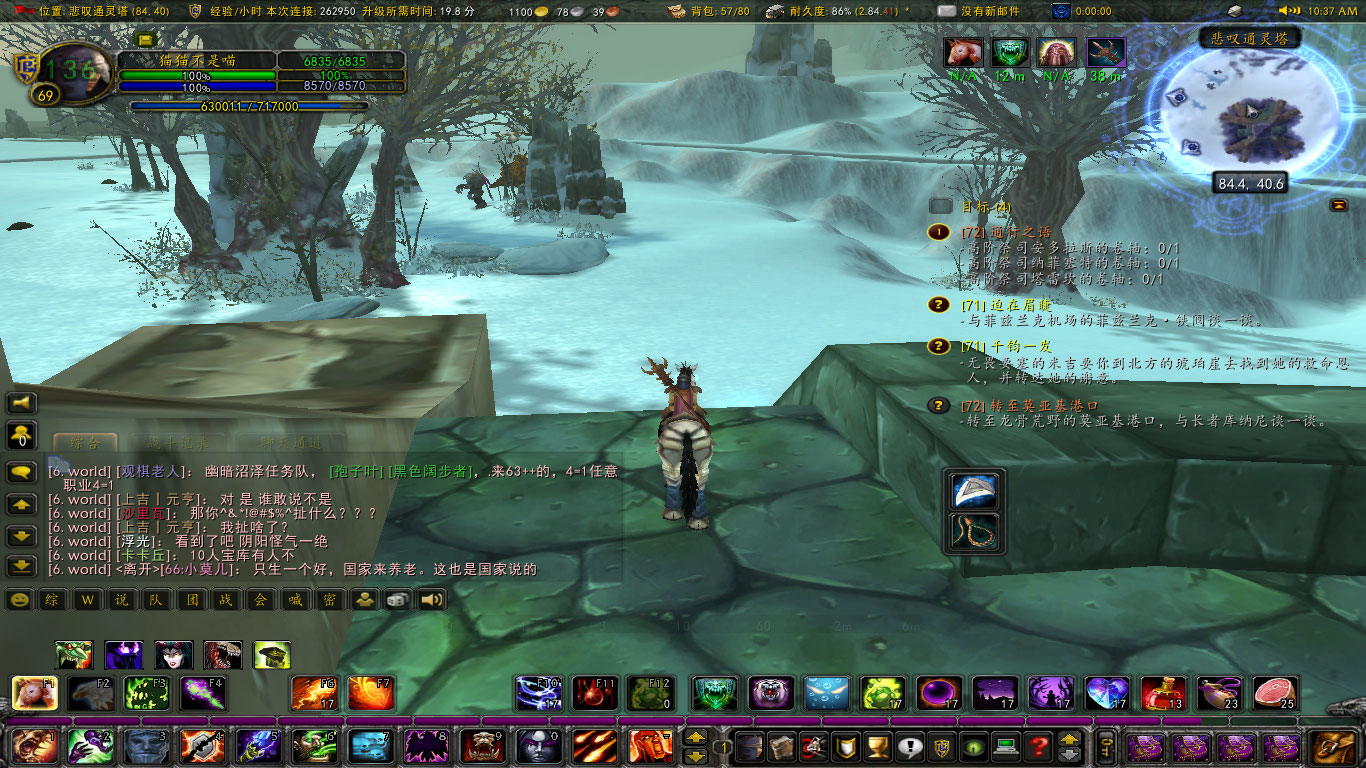Open the guild panel crest icon

click(942, 745)
